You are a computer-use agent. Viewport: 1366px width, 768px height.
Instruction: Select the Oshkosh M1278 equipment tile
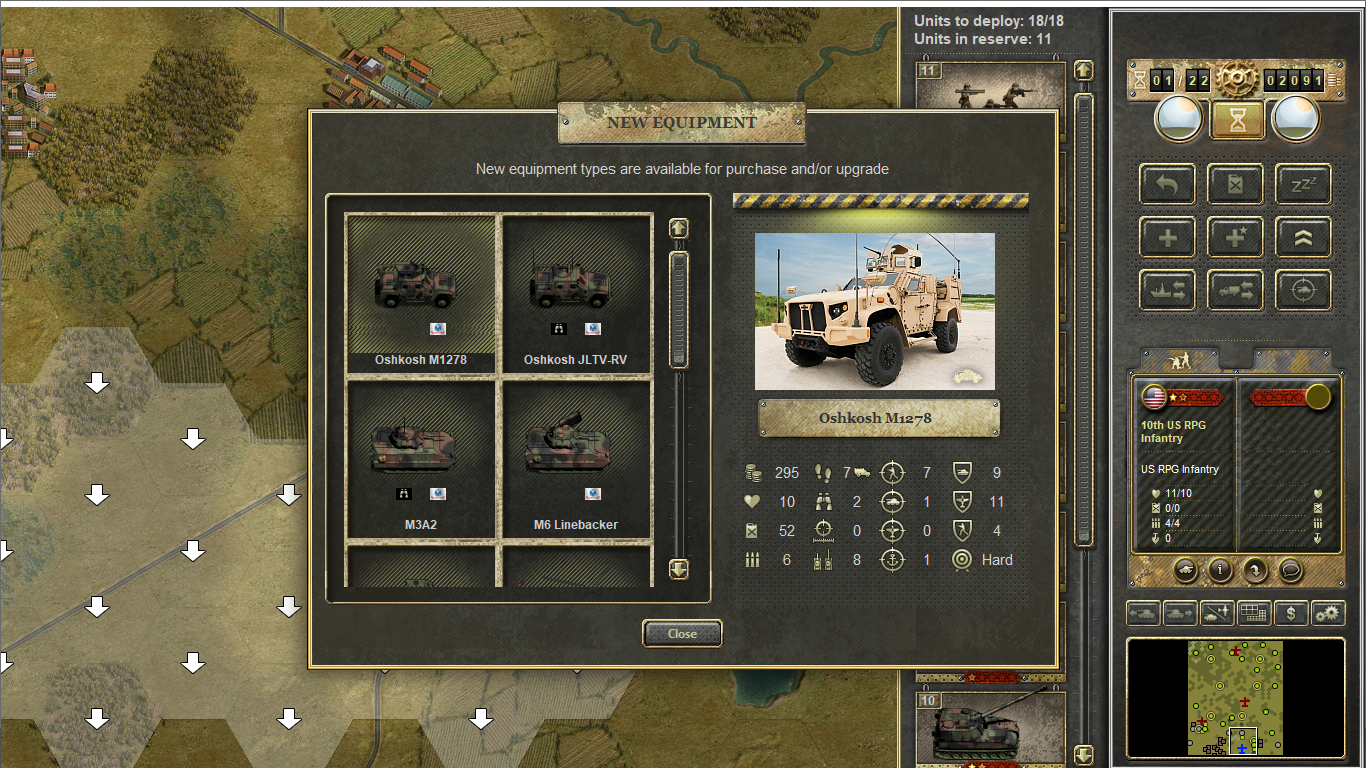click(421, 292)
